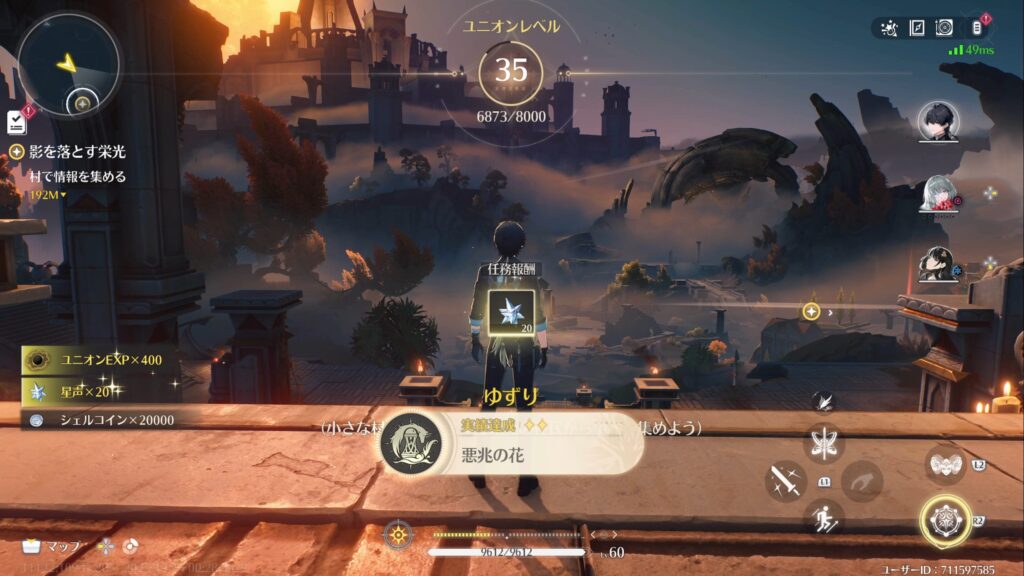Switch to the black-haired male character portrait

pos(938,123)
